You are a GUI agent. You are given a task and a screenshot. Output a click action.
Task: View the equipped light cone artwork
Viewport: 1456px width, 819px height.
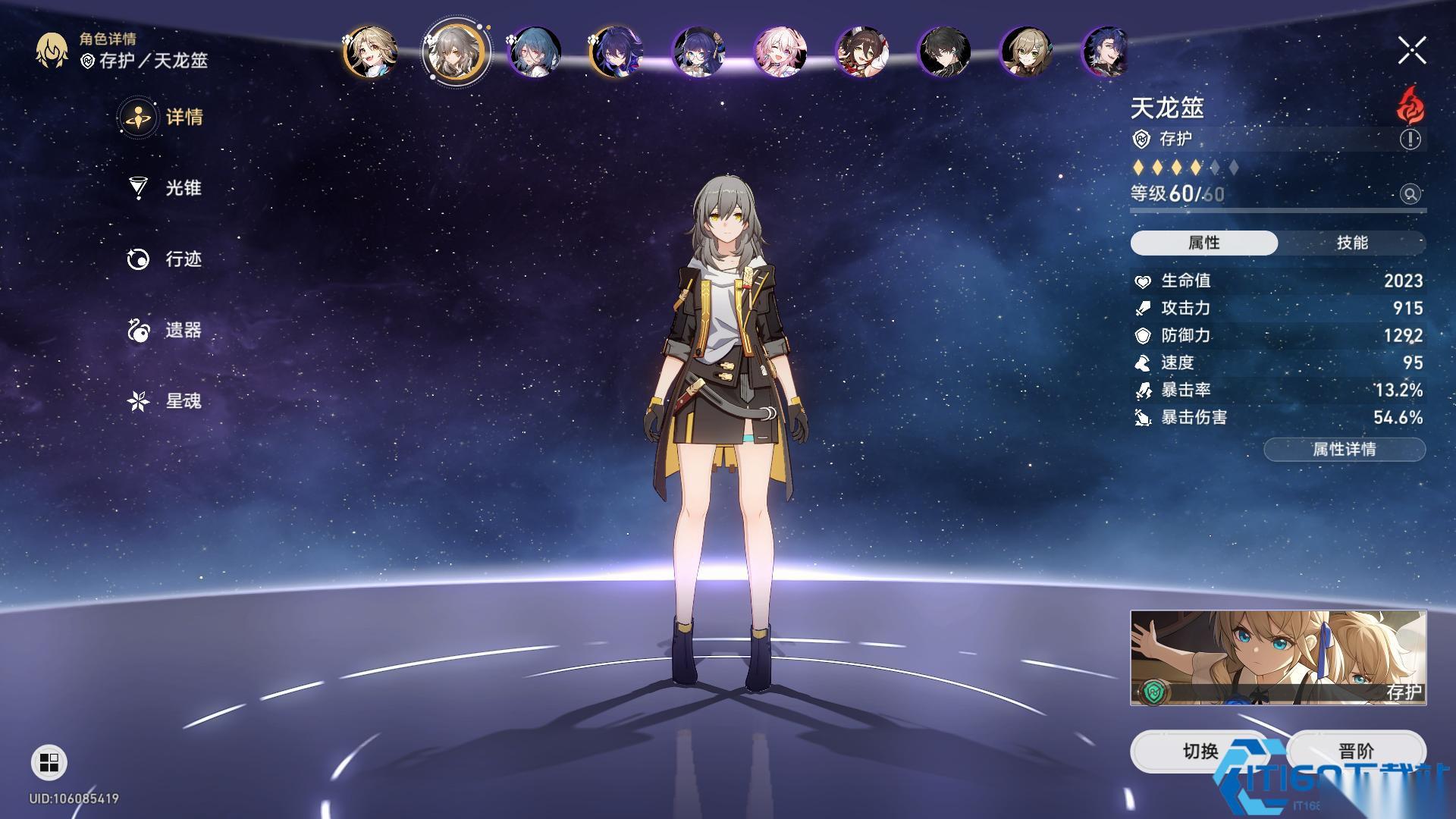click(x=1278, y=657)
